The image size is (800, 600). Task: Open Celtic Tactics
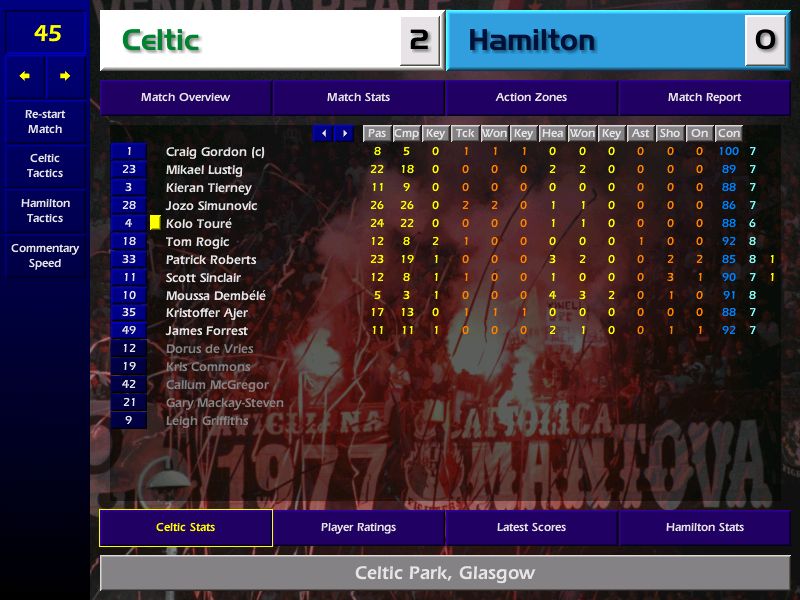click(x=45, y=166)
